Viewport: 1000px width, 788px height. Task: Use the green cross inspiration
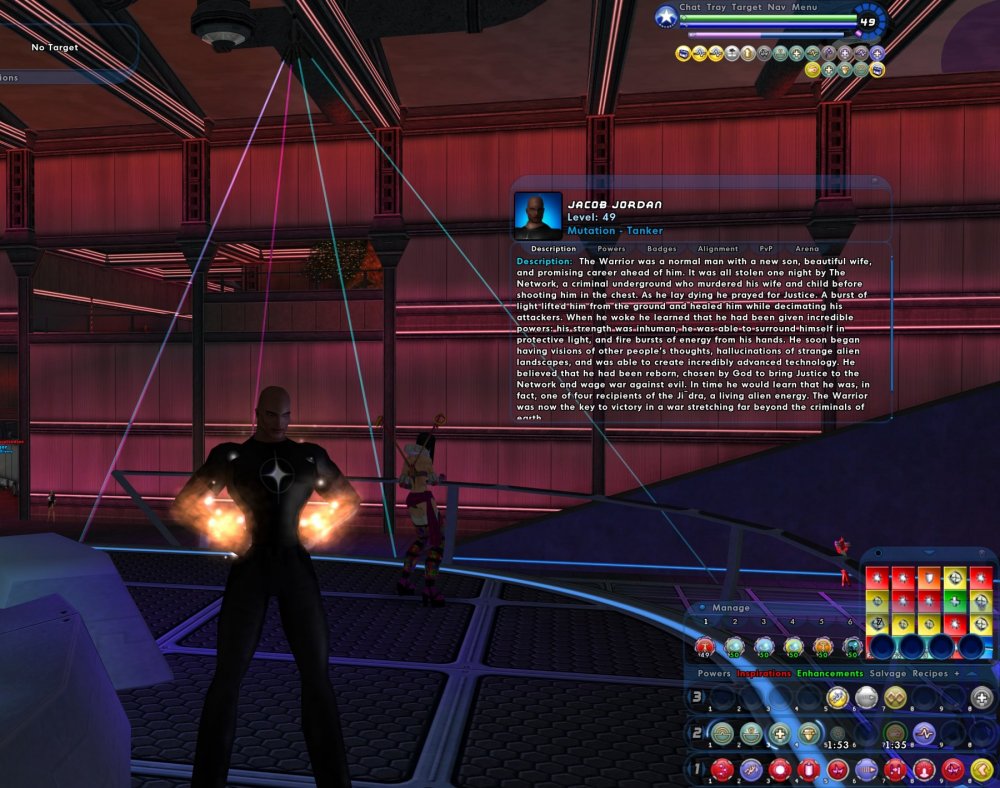point(956,601)
